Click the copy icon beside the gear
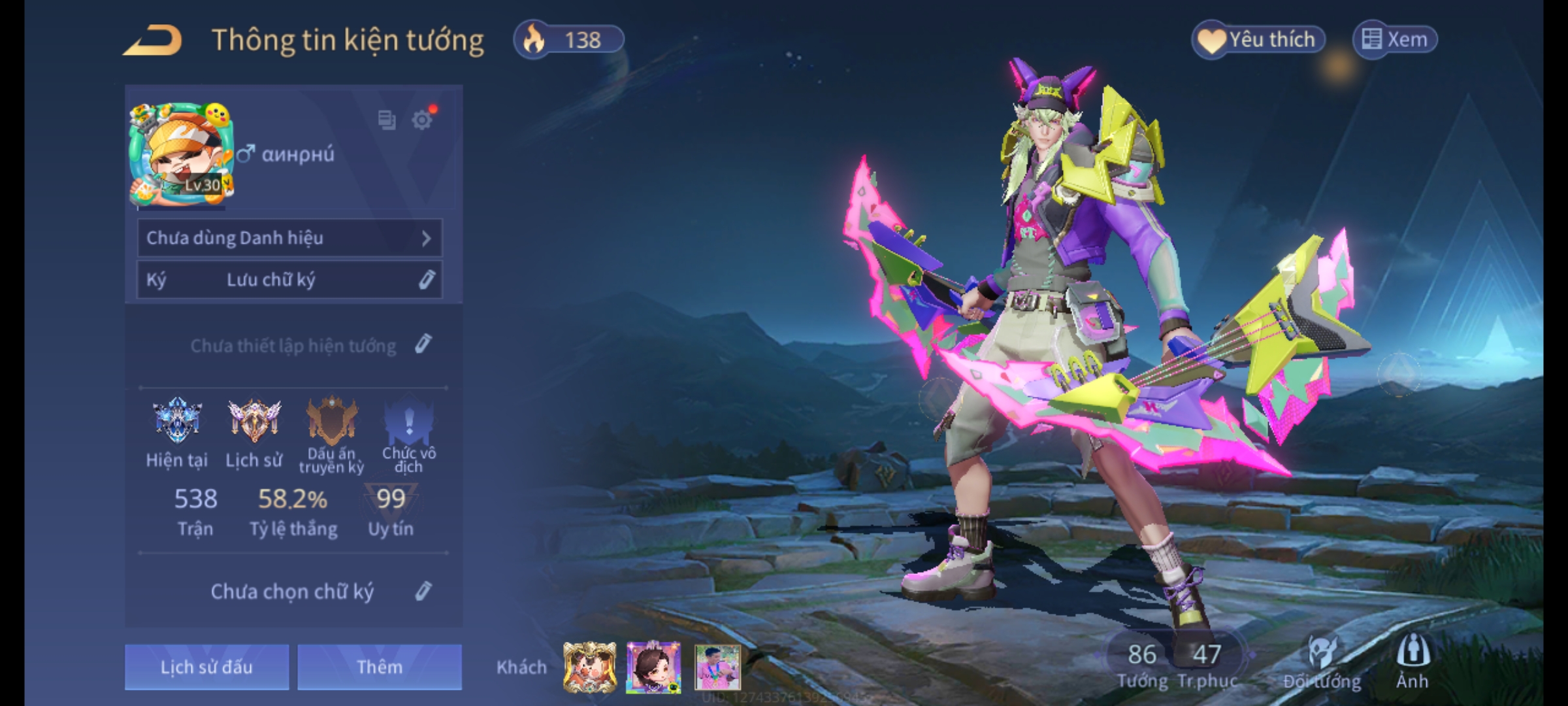Screen dimensions: 1568x706 click(387, 120)
